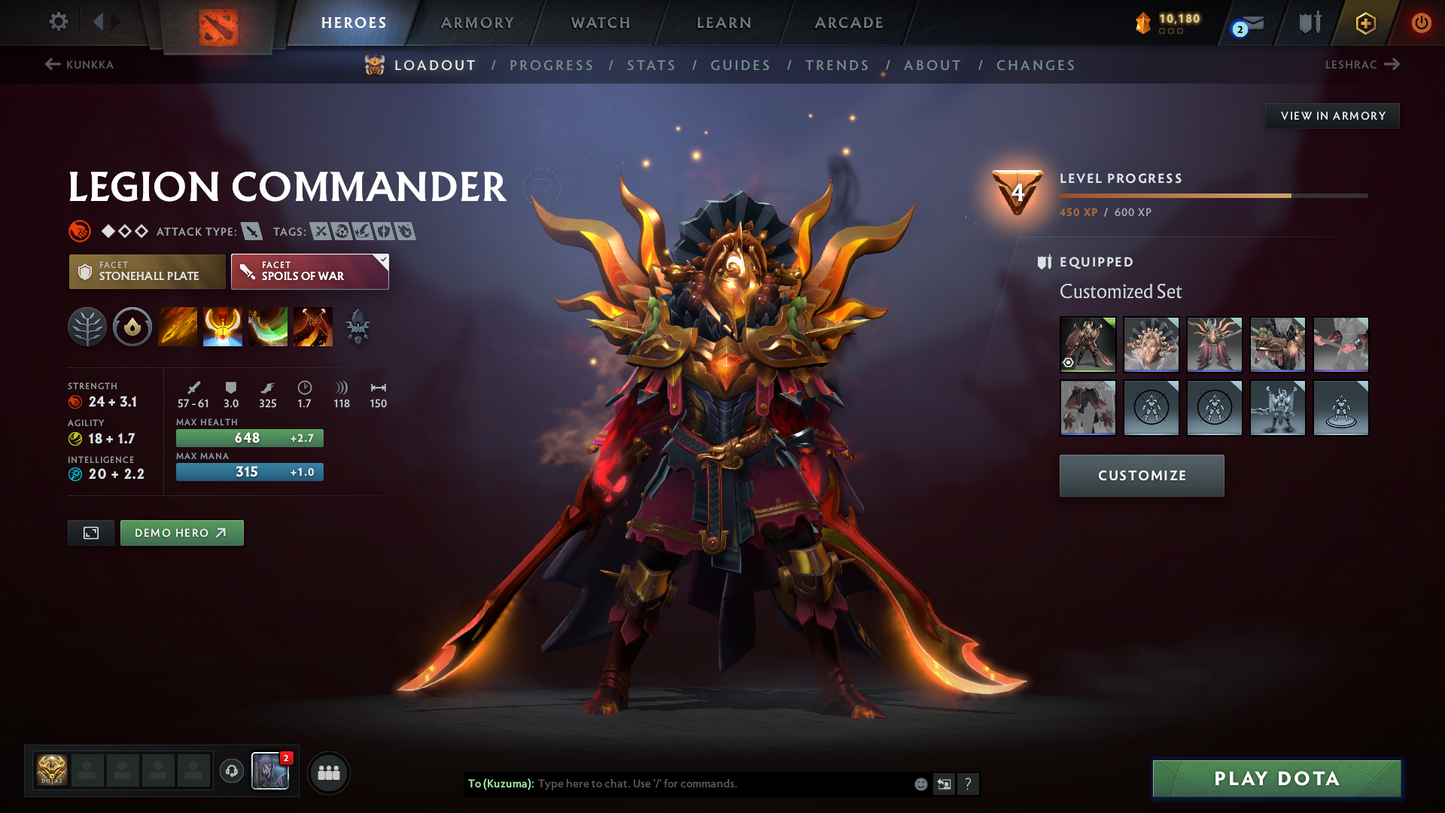Switch to the STATS tab
The width and height of the screenshot is (1445, 813).
(x=651, y=65)
